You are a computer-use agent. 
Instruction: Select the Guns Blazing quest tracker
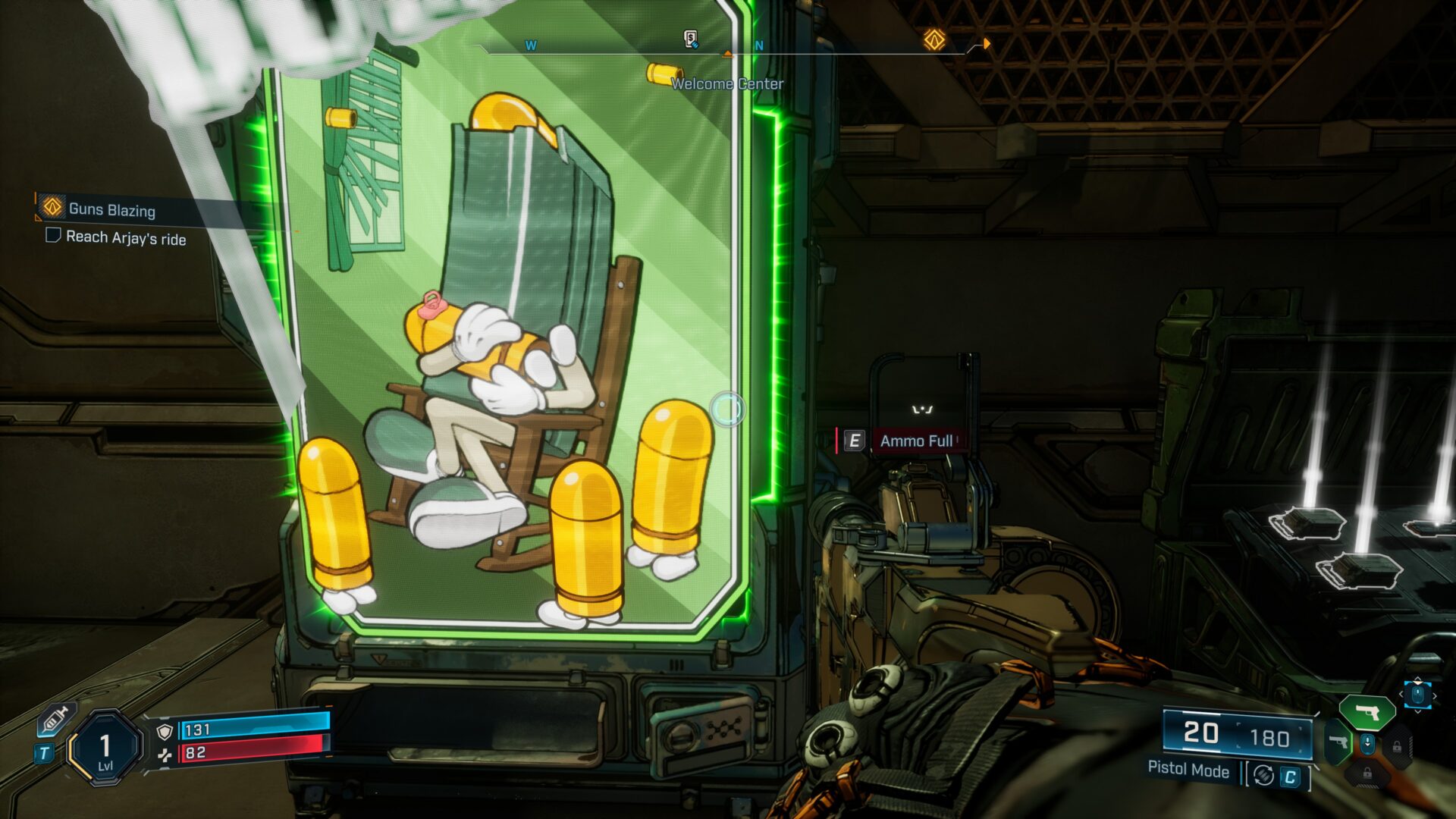click(x=111, y=209)
